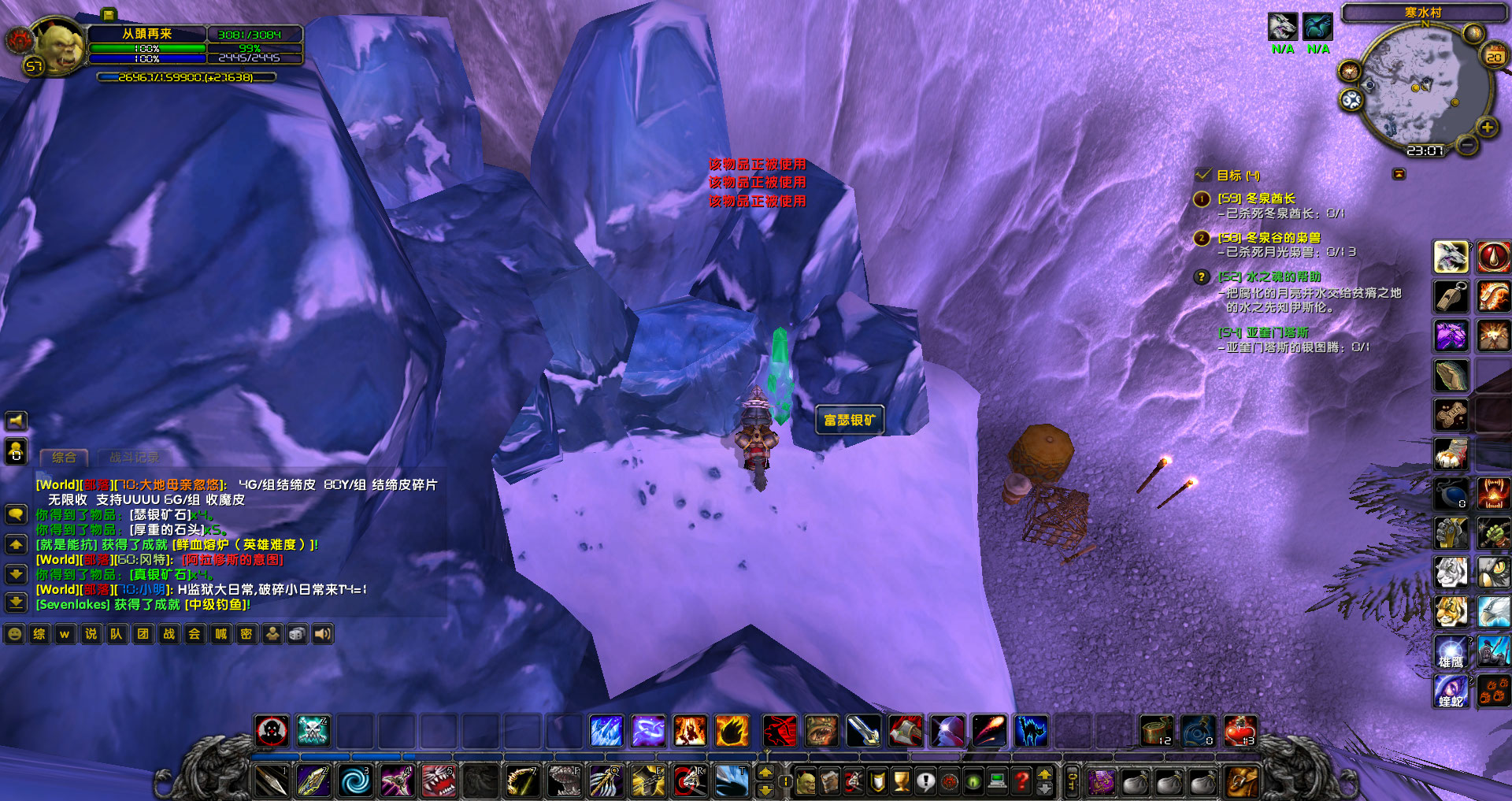Click the character social icon in the chat bar
Screen dimensions: 1512x801
(272, 634)
